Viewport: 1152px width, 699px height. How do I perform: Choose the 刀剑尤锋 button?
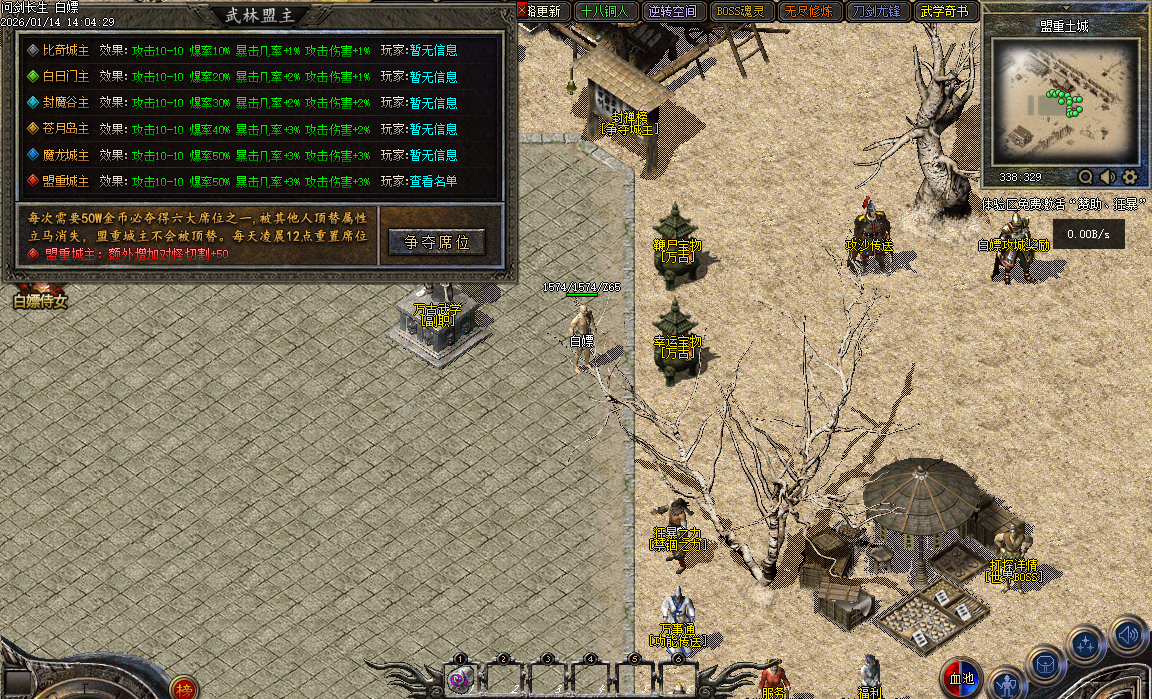874,12
